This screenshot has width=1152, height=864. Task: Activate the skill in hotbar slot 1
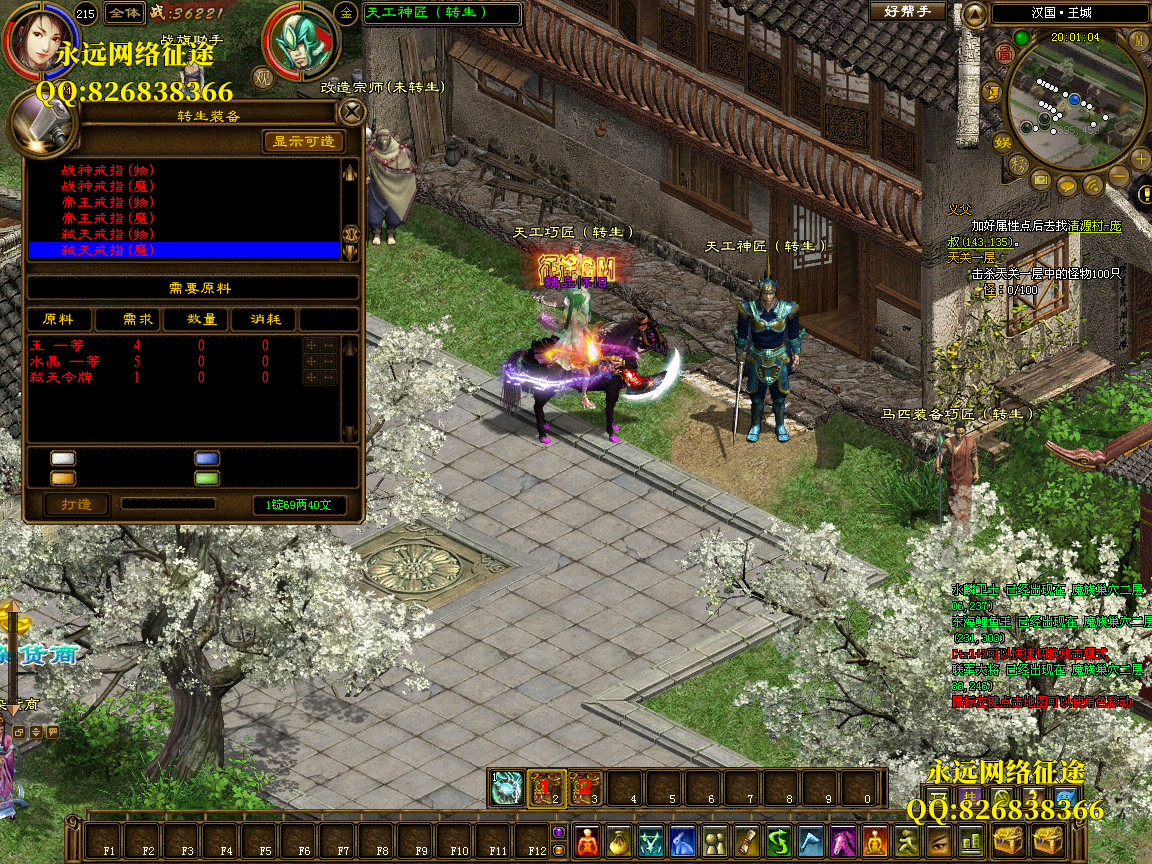click(508, 788)
